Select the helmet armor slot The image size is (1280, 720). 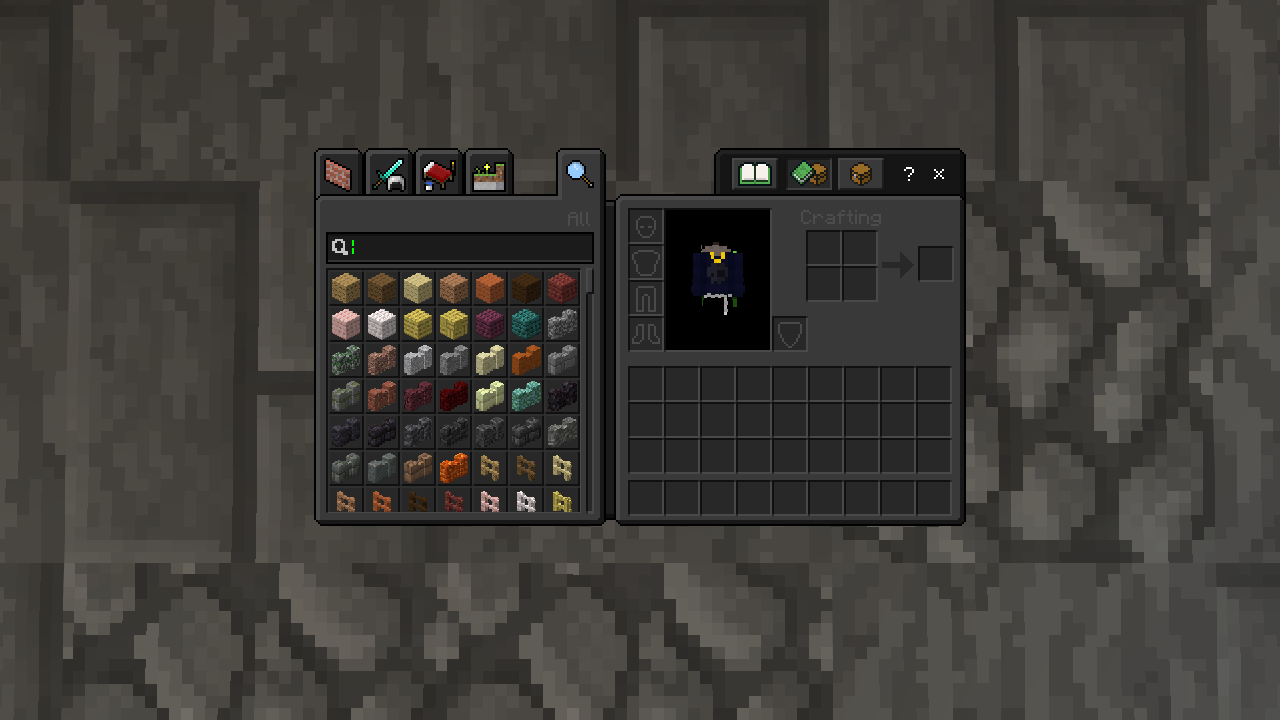point(646,226)
